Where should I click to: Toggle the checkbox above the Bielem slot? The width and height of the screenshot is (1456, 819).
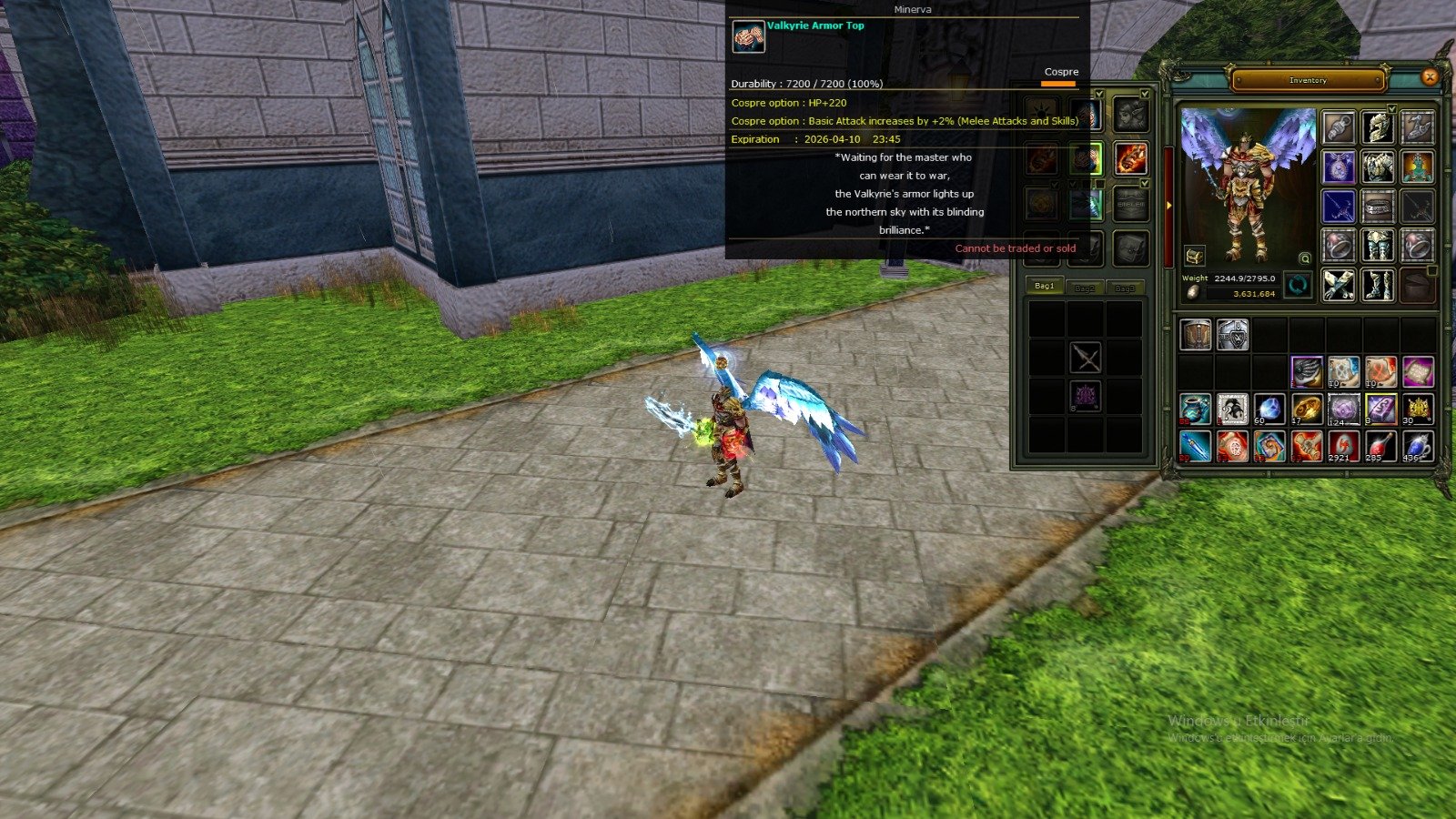[x=1144, y=183]
